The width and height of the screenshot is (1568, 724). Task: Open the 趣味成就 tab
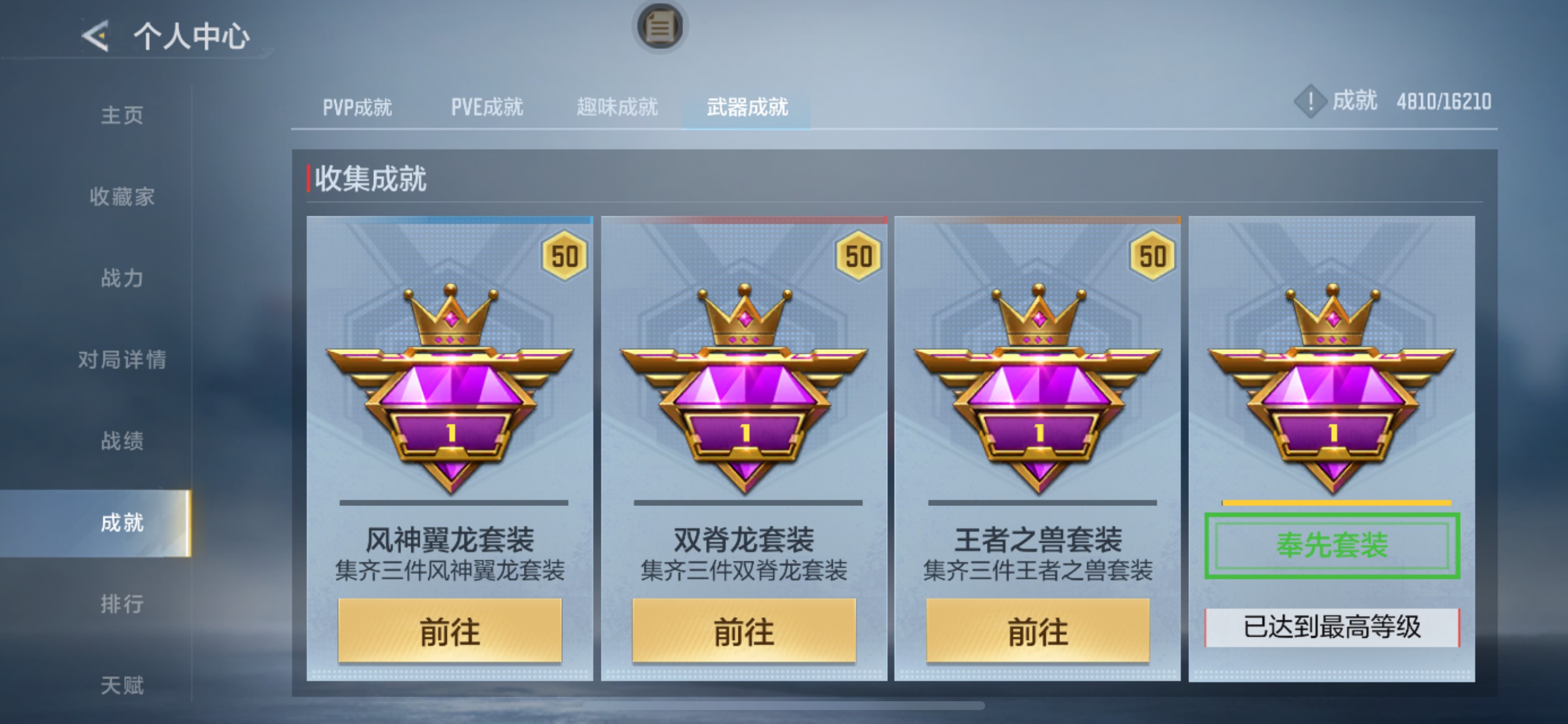click(x=616, y=107)
